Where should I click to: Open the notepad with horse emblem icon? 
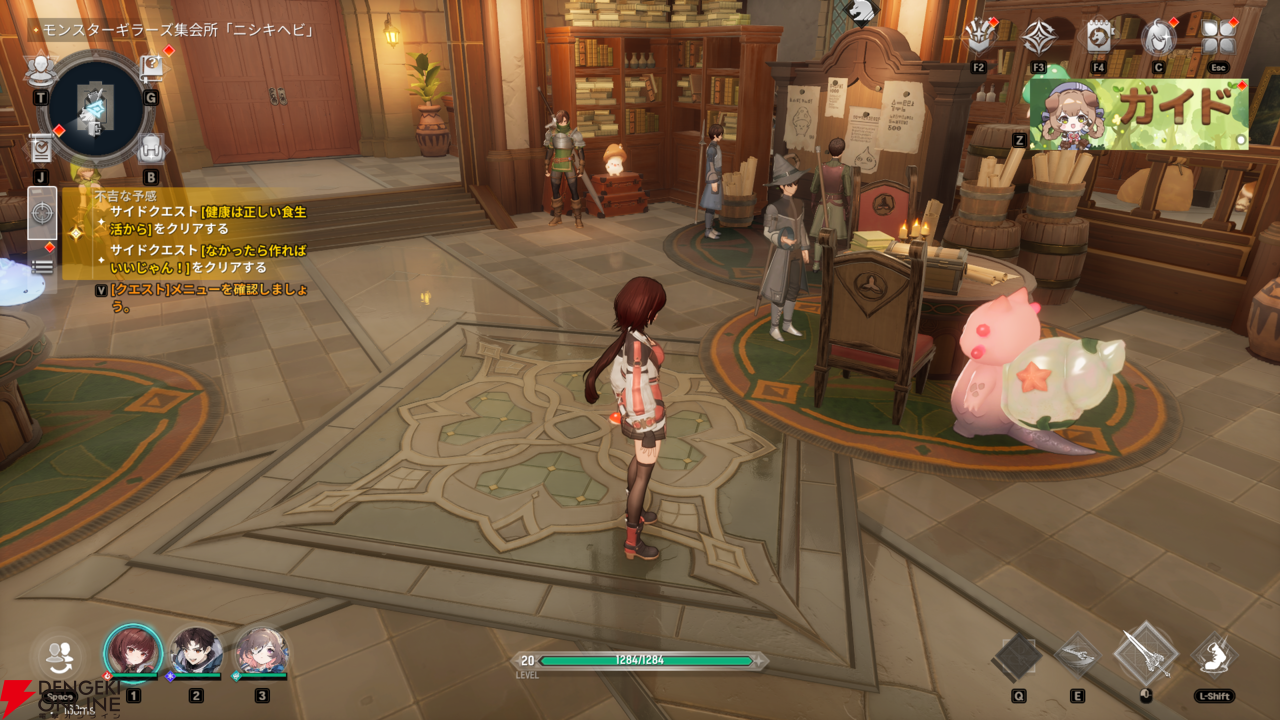[1099, 38]
